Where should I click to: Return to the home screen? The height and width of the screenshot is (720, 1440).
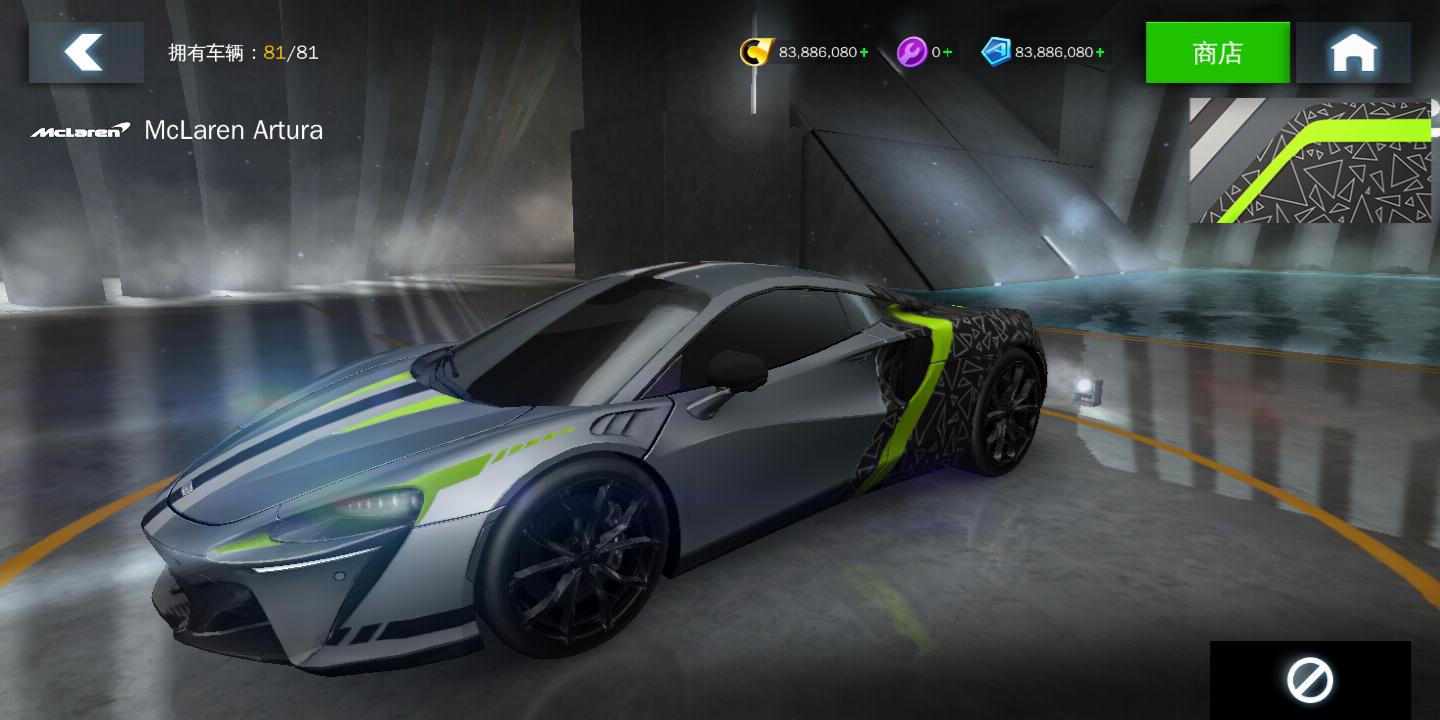click(x=1353, y=53)
